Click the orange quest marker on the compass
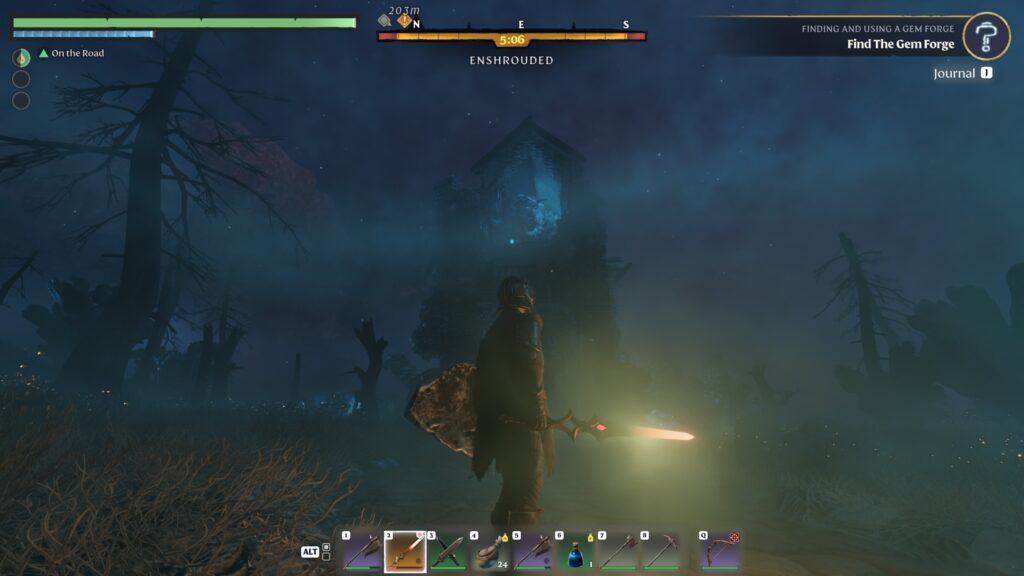This screenshot has width=1024, height=576. tap(404, 19)
